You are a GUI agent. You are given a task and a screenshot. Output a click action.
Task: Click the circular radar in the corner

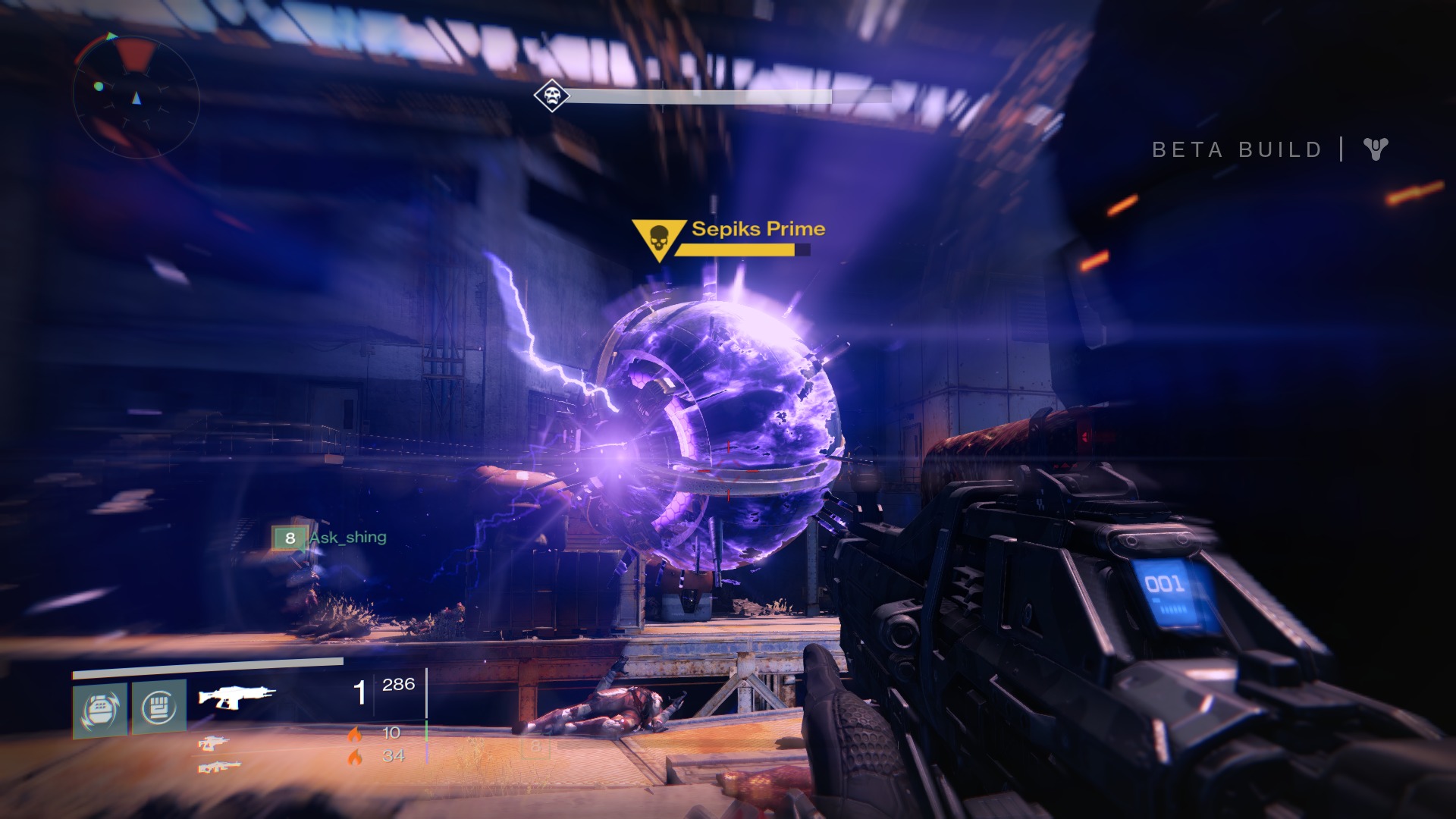point(136,93)
